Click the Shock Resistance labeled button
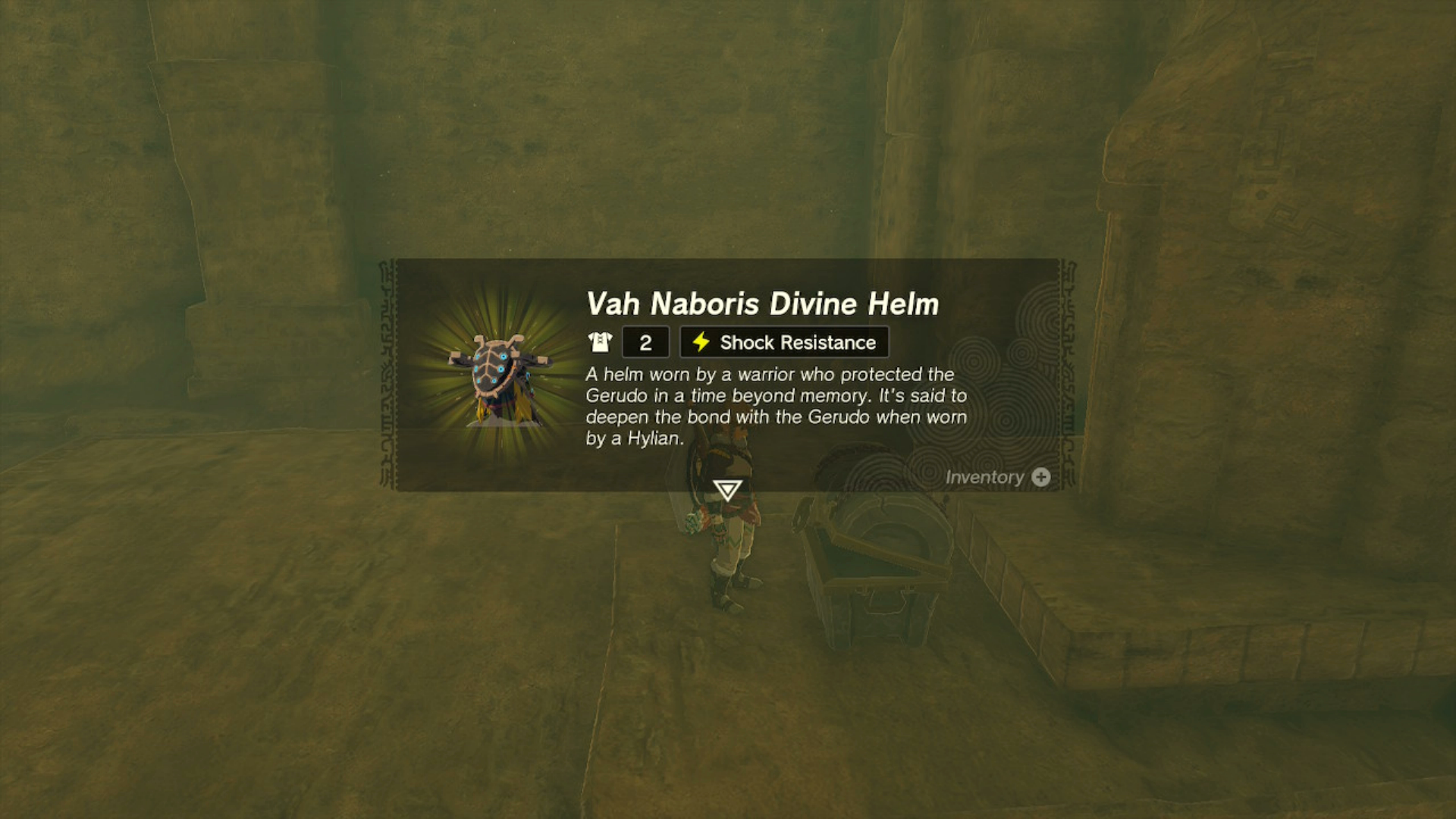 pyautogui.click(x=783, y=342)
